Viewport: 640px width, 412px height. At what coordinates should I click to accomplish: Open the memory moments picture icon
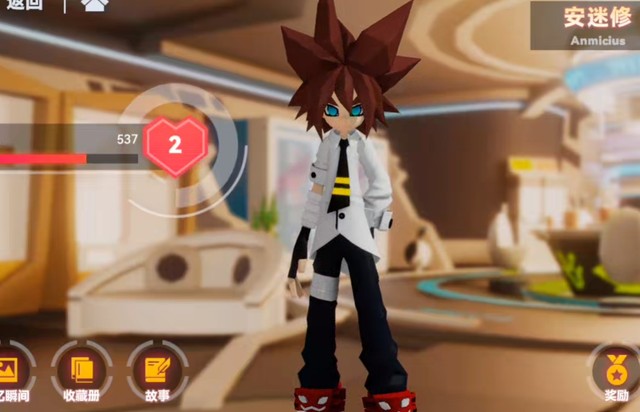pos(10,372)
